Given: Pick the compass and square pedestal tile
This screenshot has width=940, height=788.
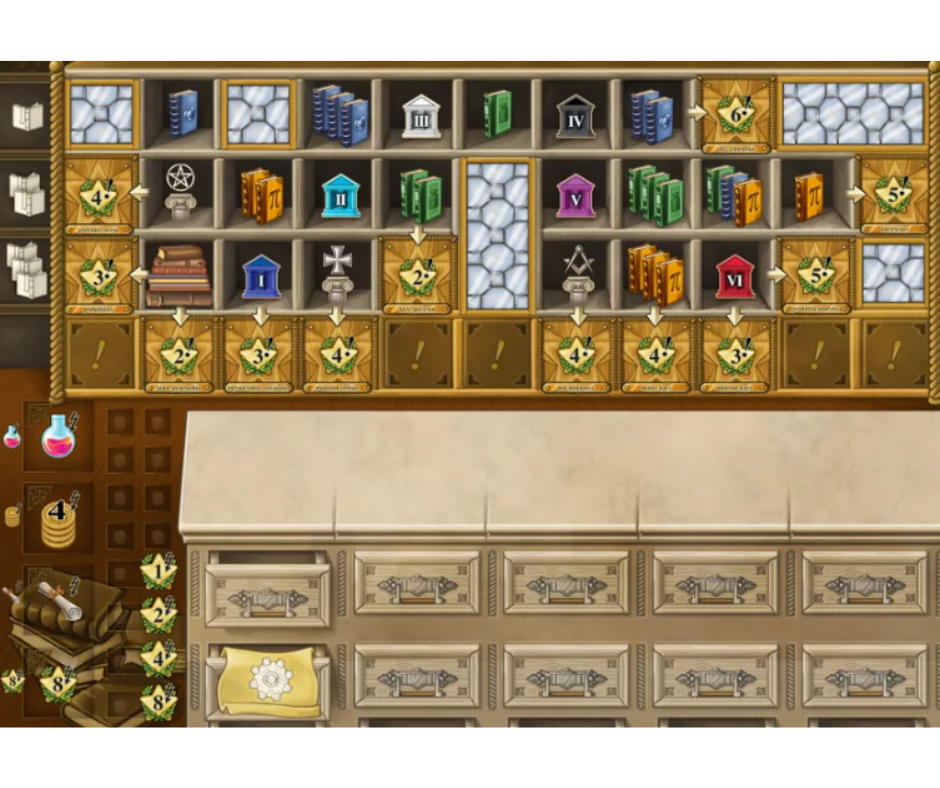Looking at the screenshot, I should (577, 273).
